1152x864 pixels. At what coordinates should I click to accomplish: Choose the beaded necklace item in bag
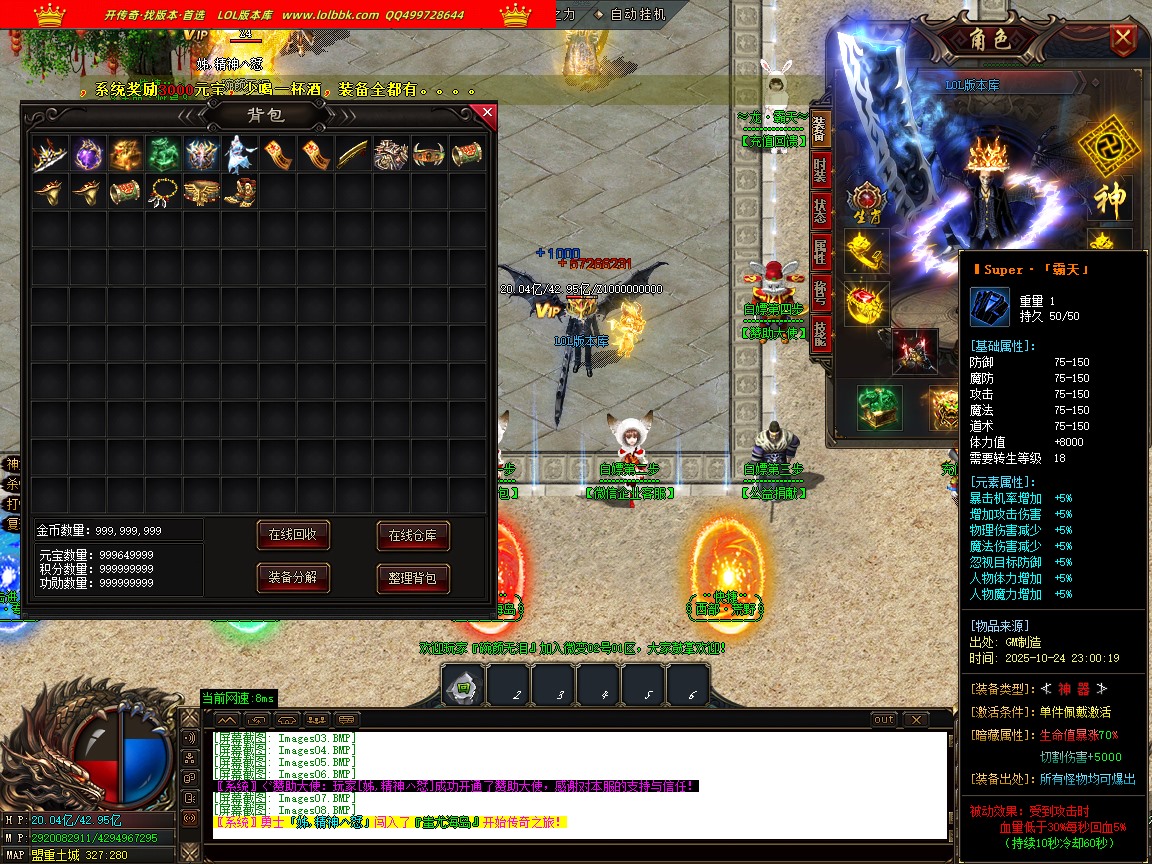[x=164, y=191]
